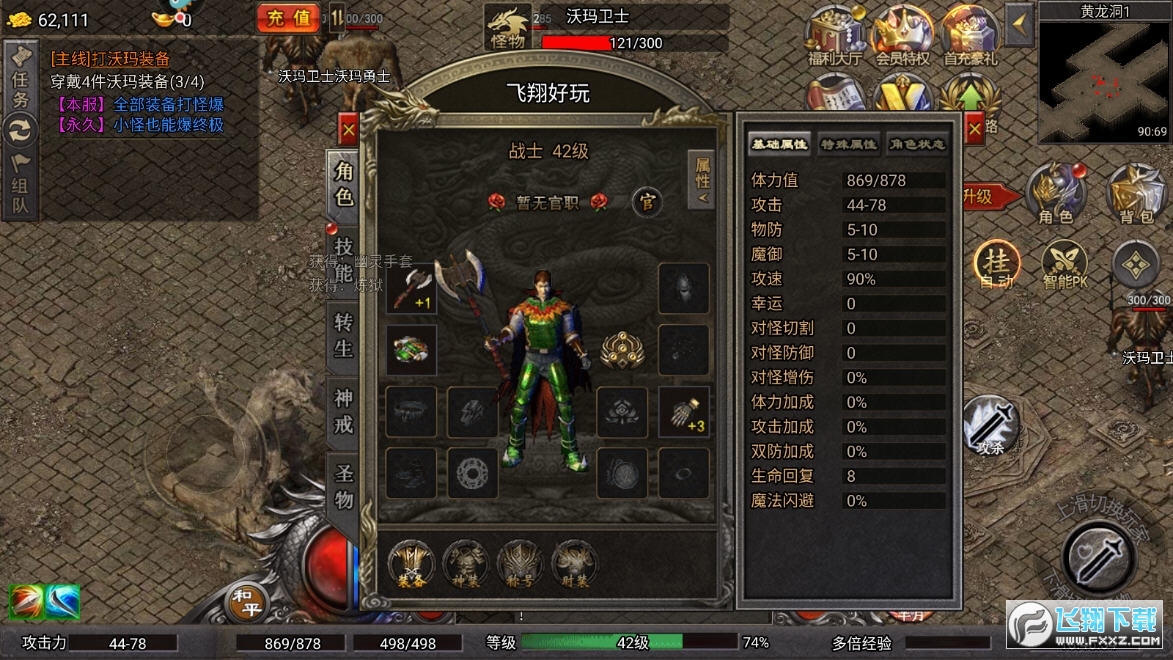Viewport: 1173px width, 660px height.
Task: Collapse the 属性 attributes side toggle
Action: [702, 179]
